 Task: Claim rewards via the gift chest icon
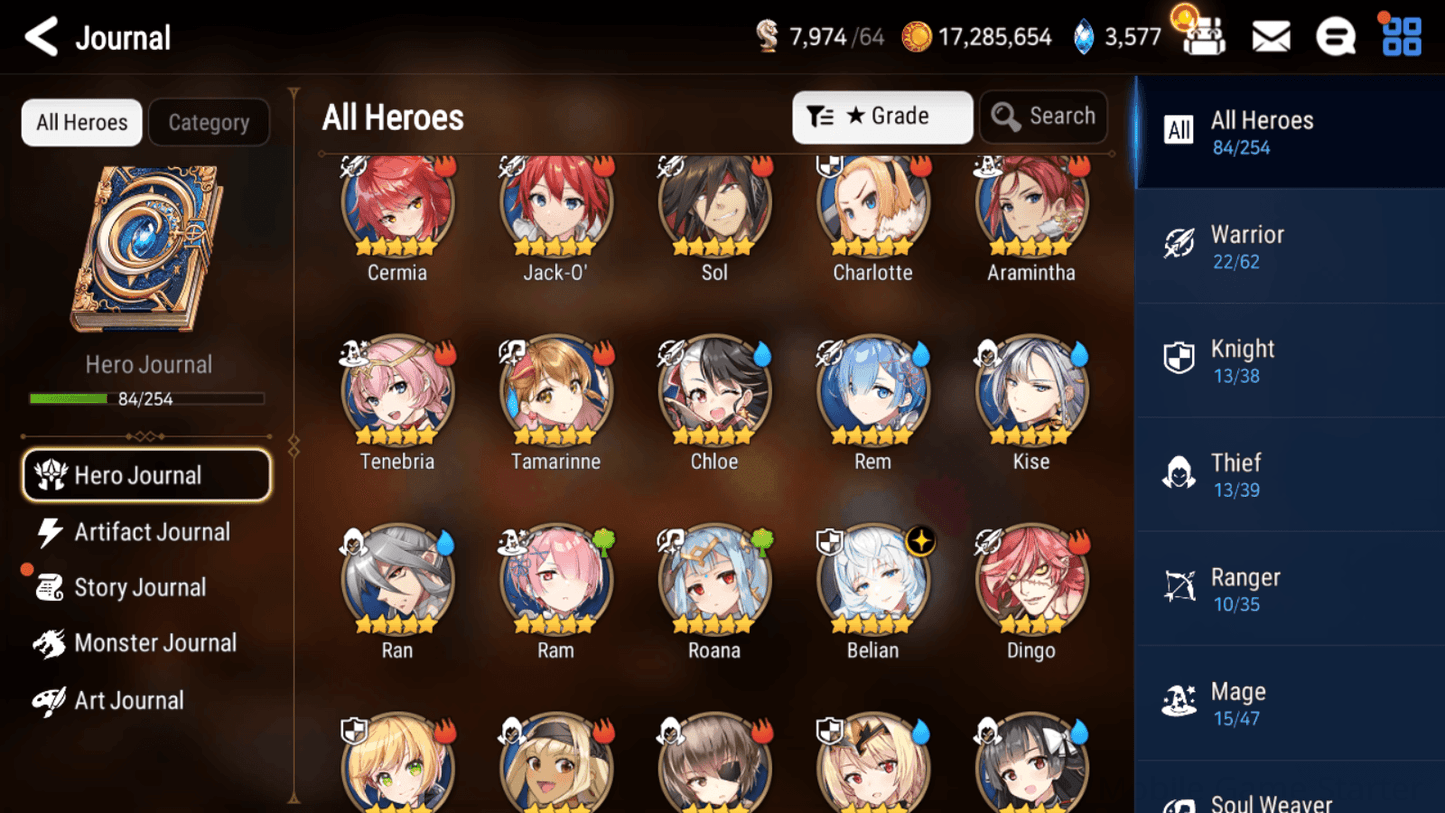[1203, 36]
